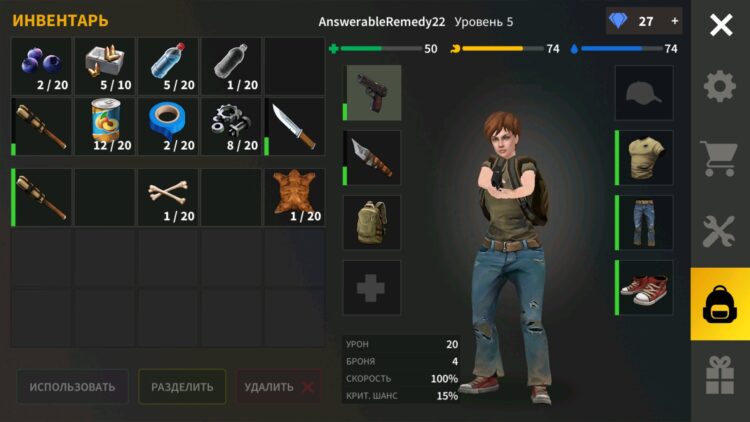
Task: Pick the blue duct tape slot
Action: pyautogui.click(x=168, y=126)
